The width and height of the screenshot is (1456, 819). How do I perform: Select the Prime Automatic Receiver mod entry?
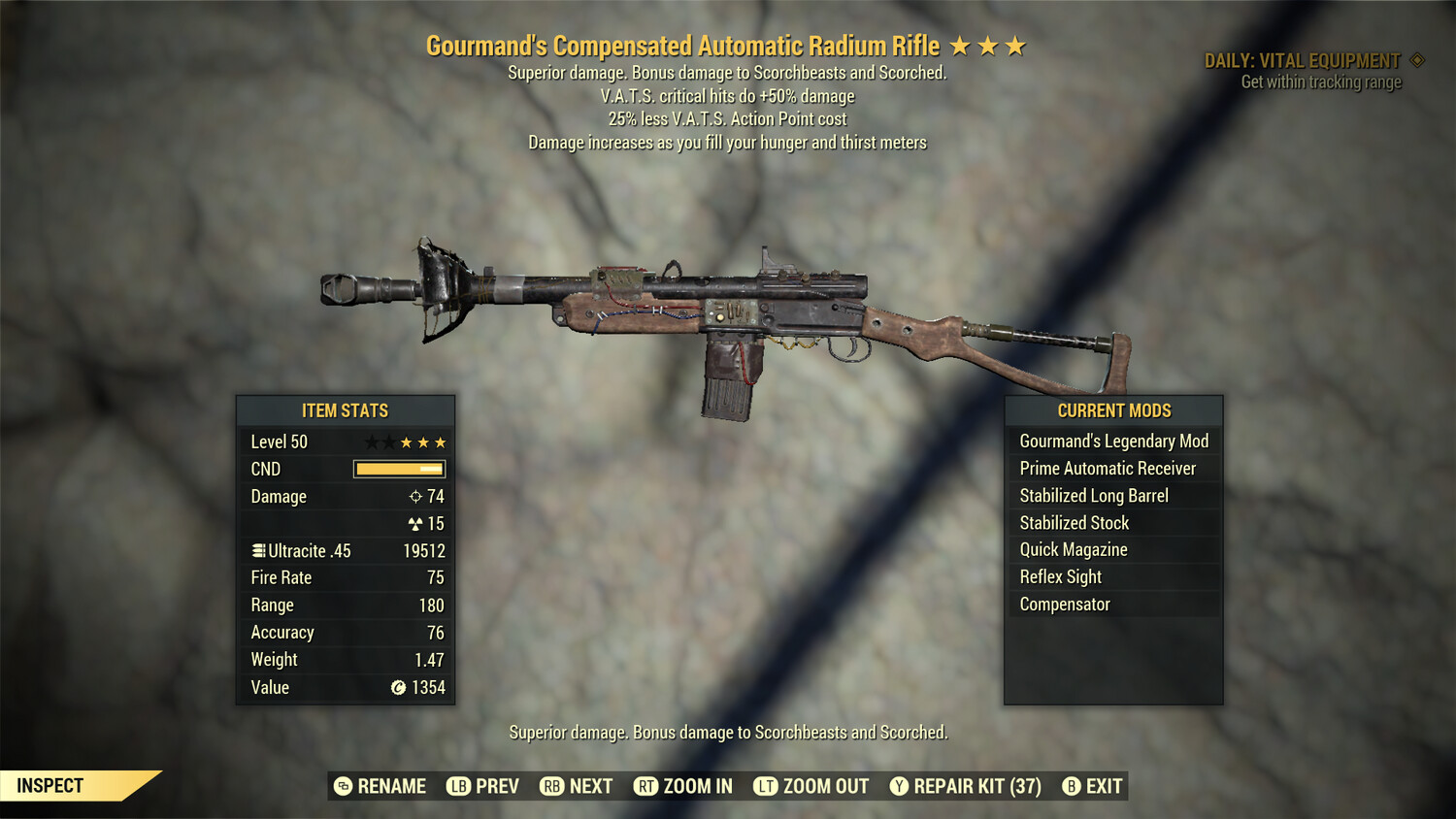[x=1107, y=468]
